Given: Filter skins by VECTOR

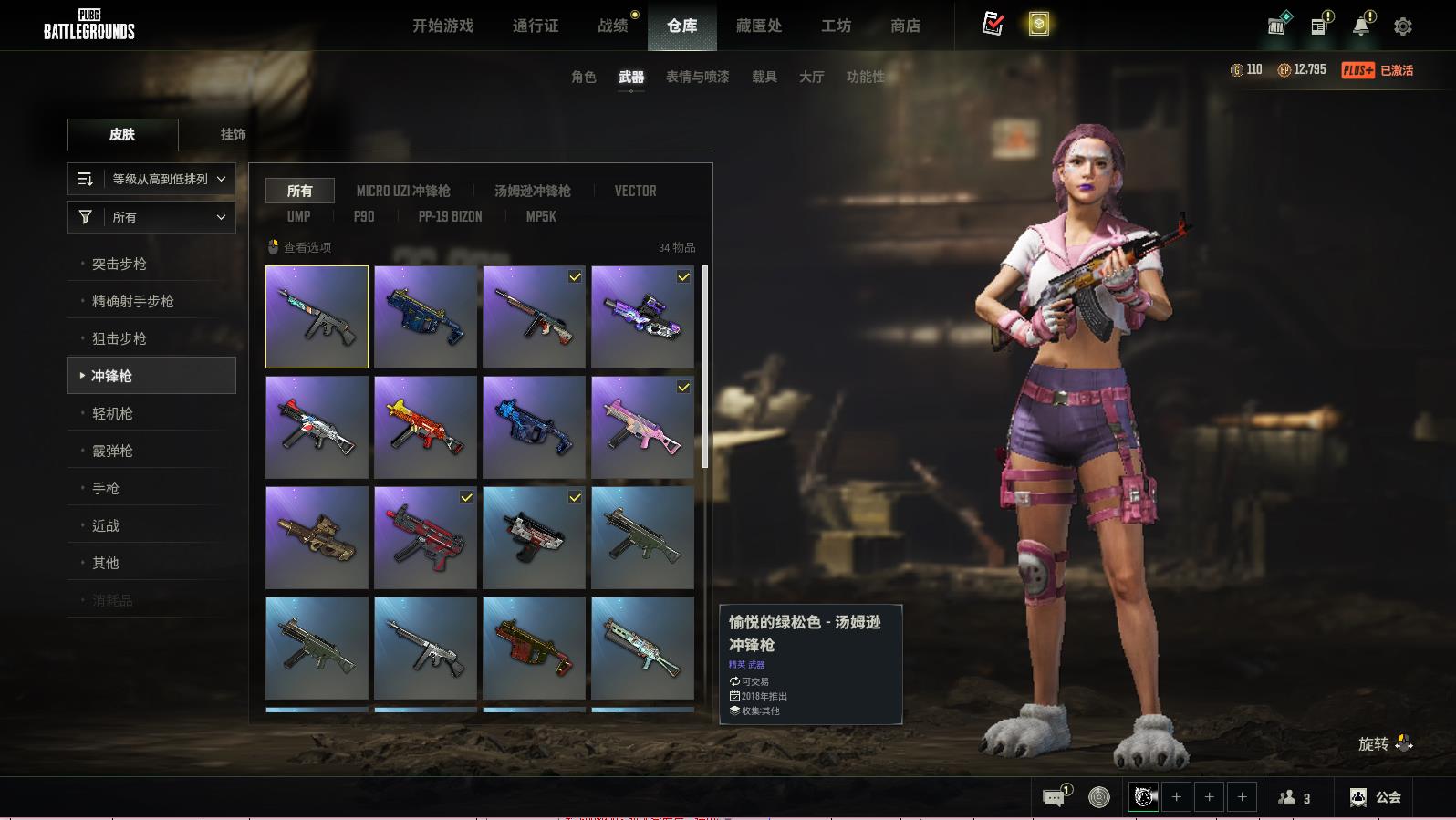Looking at the screenshot, I should [635, 191].
